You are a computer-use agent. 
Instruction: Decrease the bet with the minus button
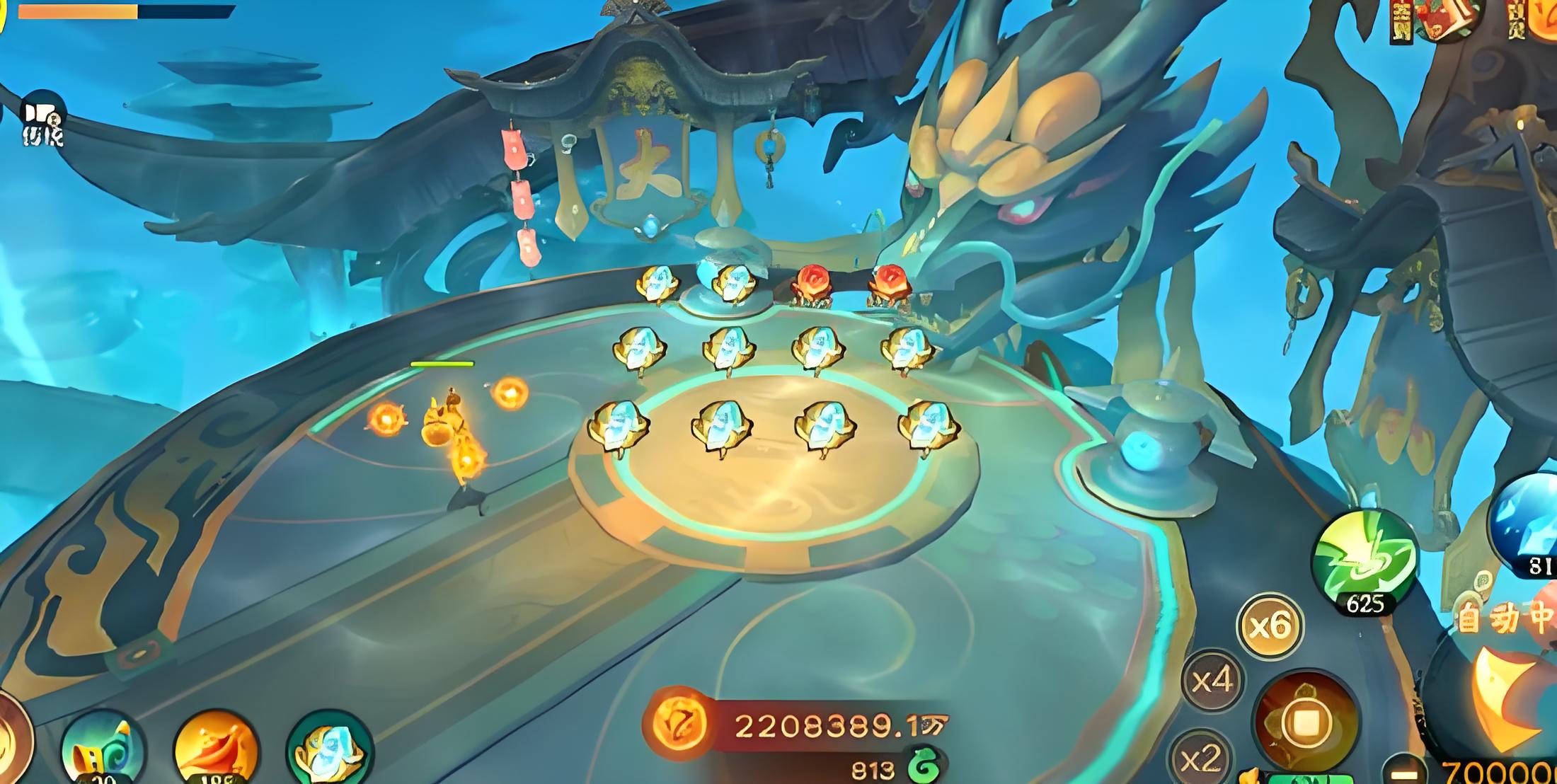coord(1403,773)
